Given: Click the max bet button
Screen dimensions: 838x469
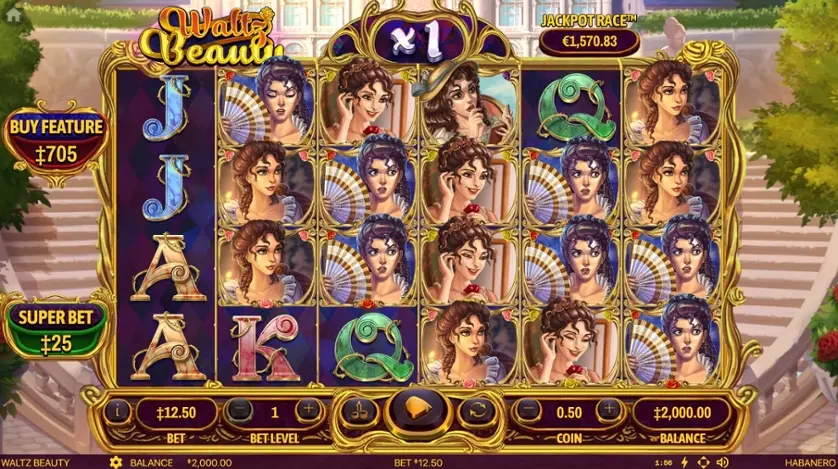Looking at the screenshot, I should 356,410.
